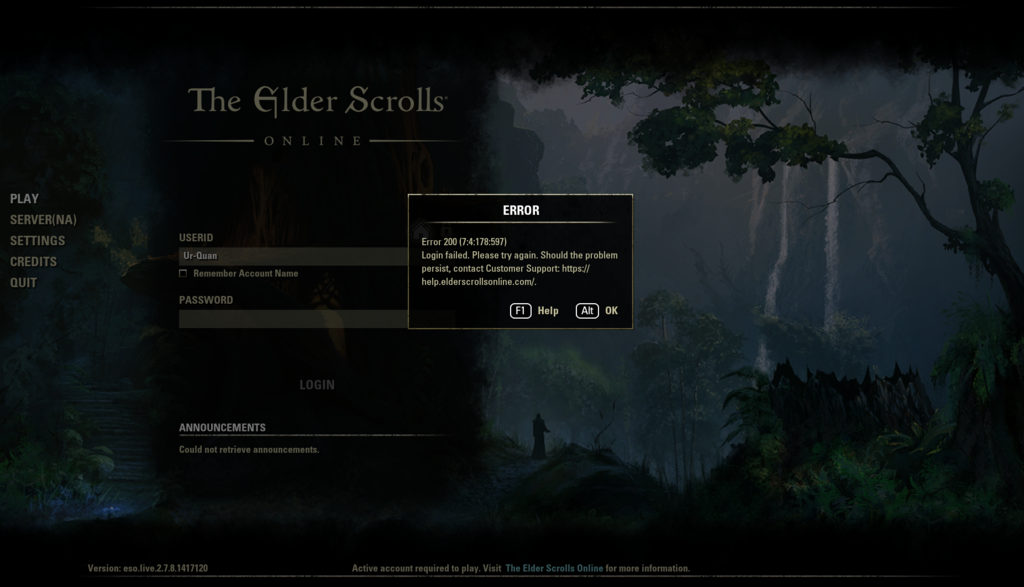This screenshot has width=1024, height=587.
Task: Choose QUIT to exit the game
Action: [x=23, y=283]
